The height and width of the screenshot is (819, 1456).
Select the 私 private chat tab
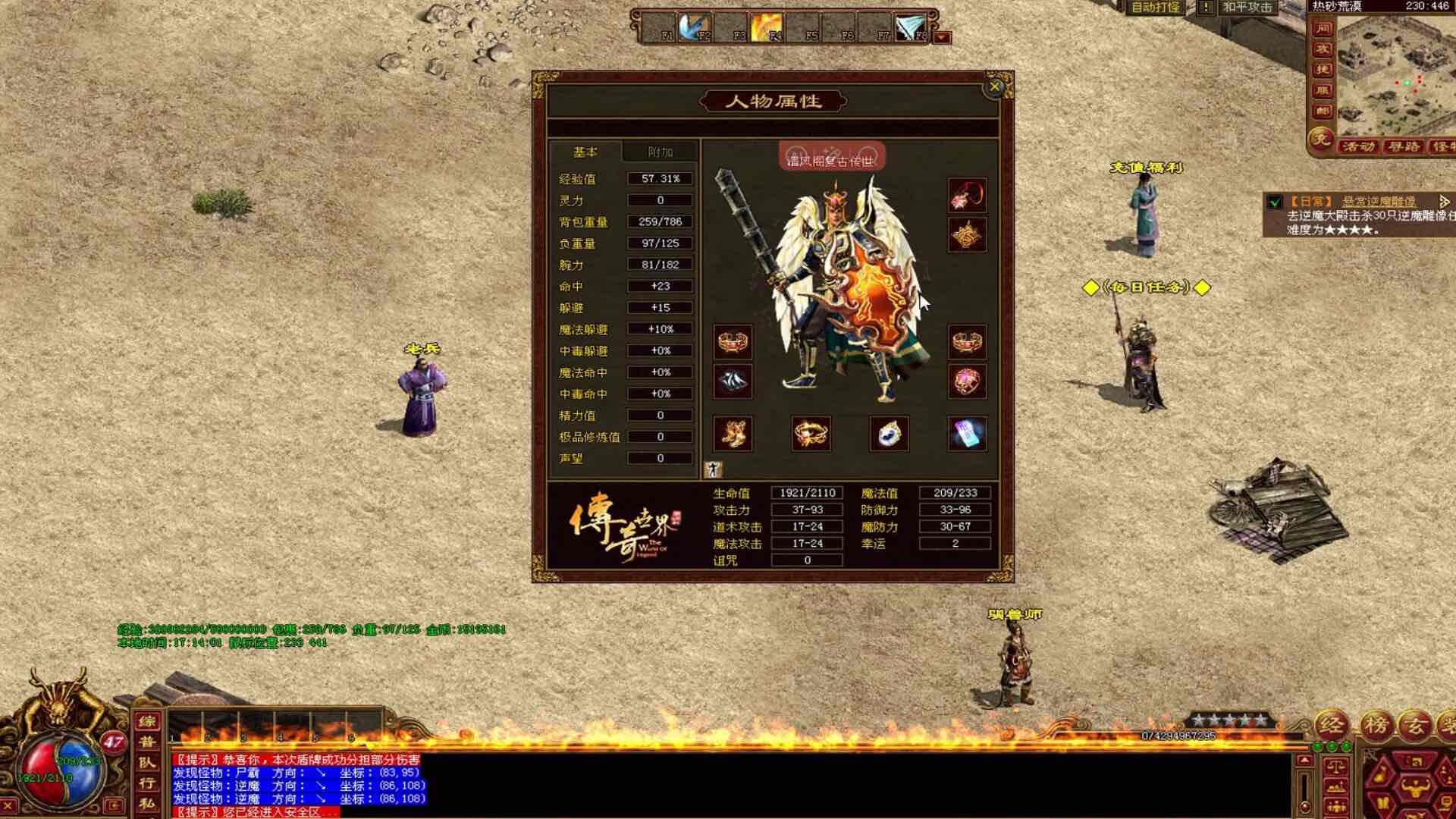point(149,802)
